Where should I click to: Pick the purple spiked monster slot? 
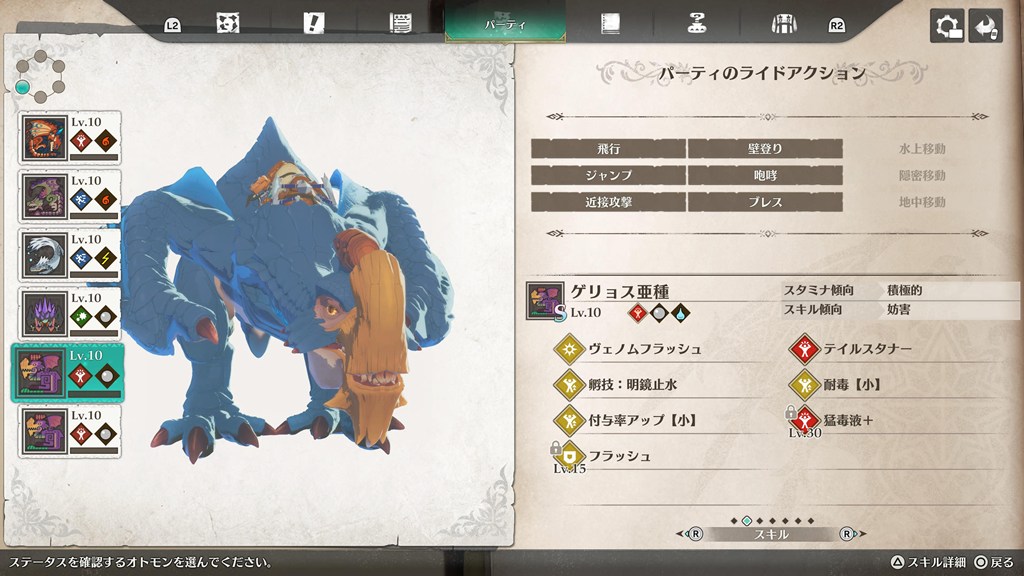pos(70,313)
